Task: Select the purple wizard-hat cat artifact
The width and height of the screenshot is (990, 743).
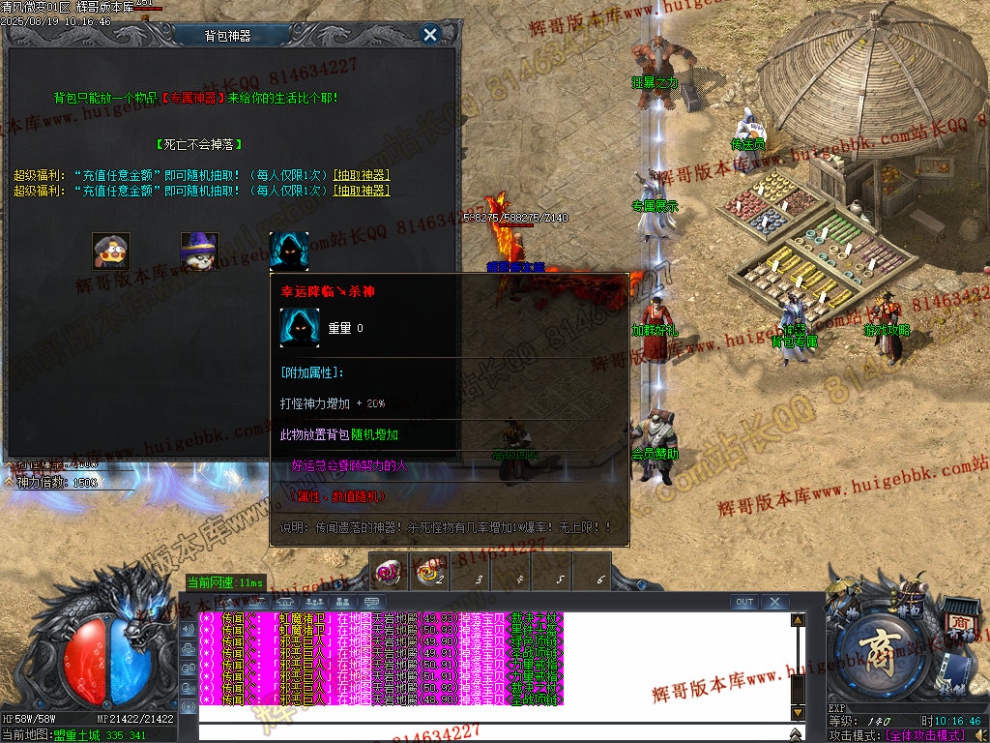Action: pos(200,251)
